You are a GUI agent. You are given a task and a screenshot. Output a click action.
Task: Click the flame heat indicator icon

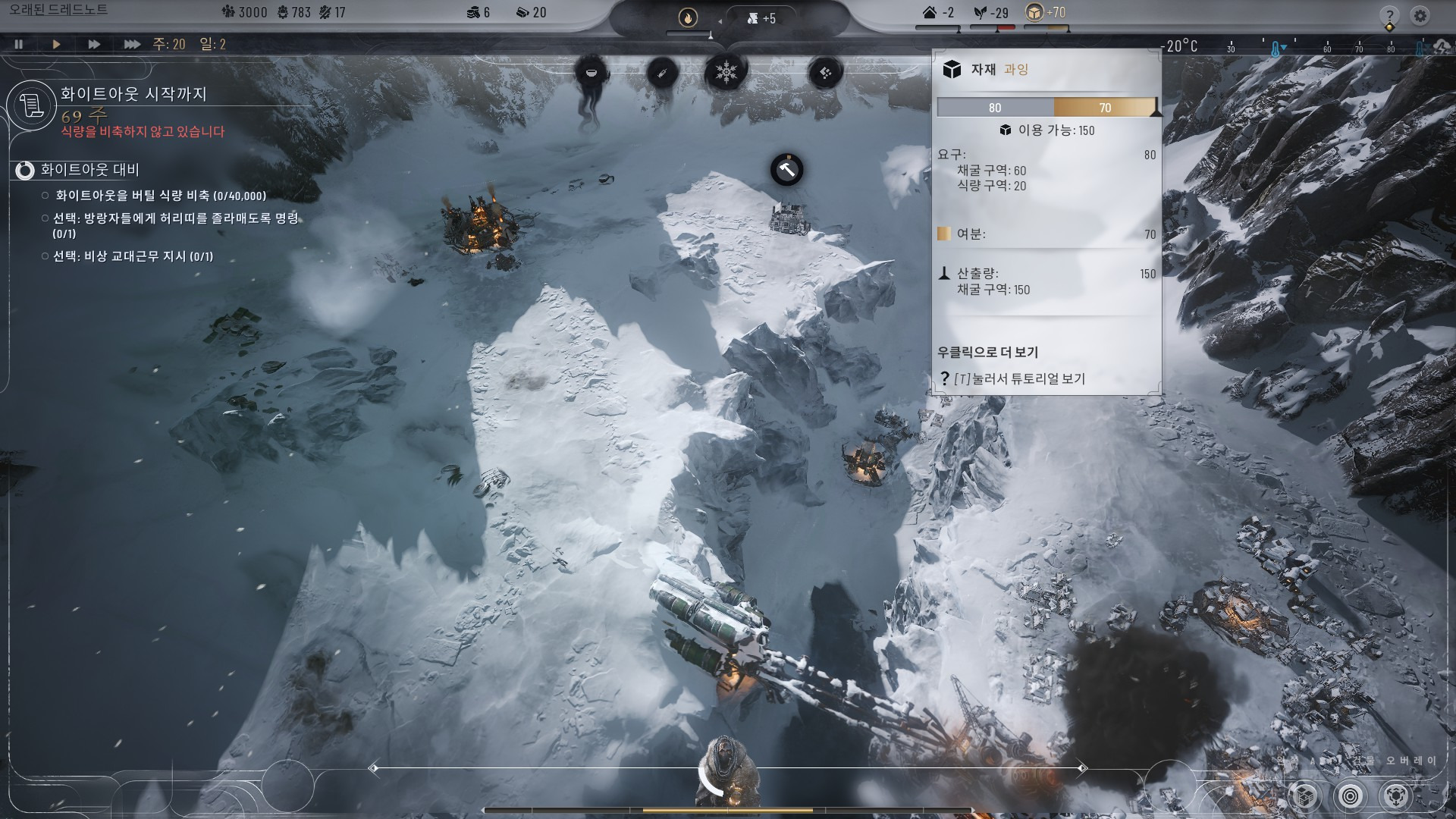click(688, 17)
